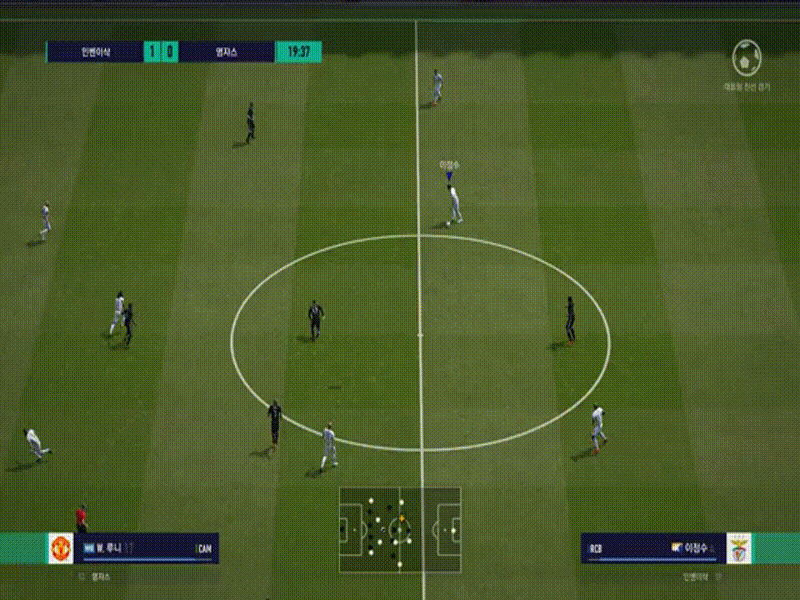Select the soccer ball icon in the corner
The width and height of the screenshot is (800, 600).
click(747, 58)
